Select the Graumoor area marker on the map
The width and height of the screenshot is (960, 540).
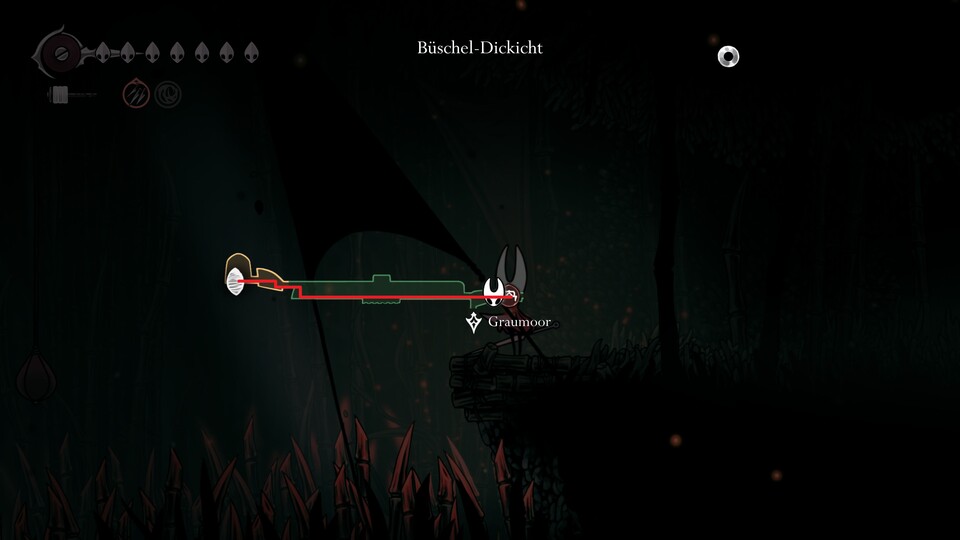coord(474,322)
